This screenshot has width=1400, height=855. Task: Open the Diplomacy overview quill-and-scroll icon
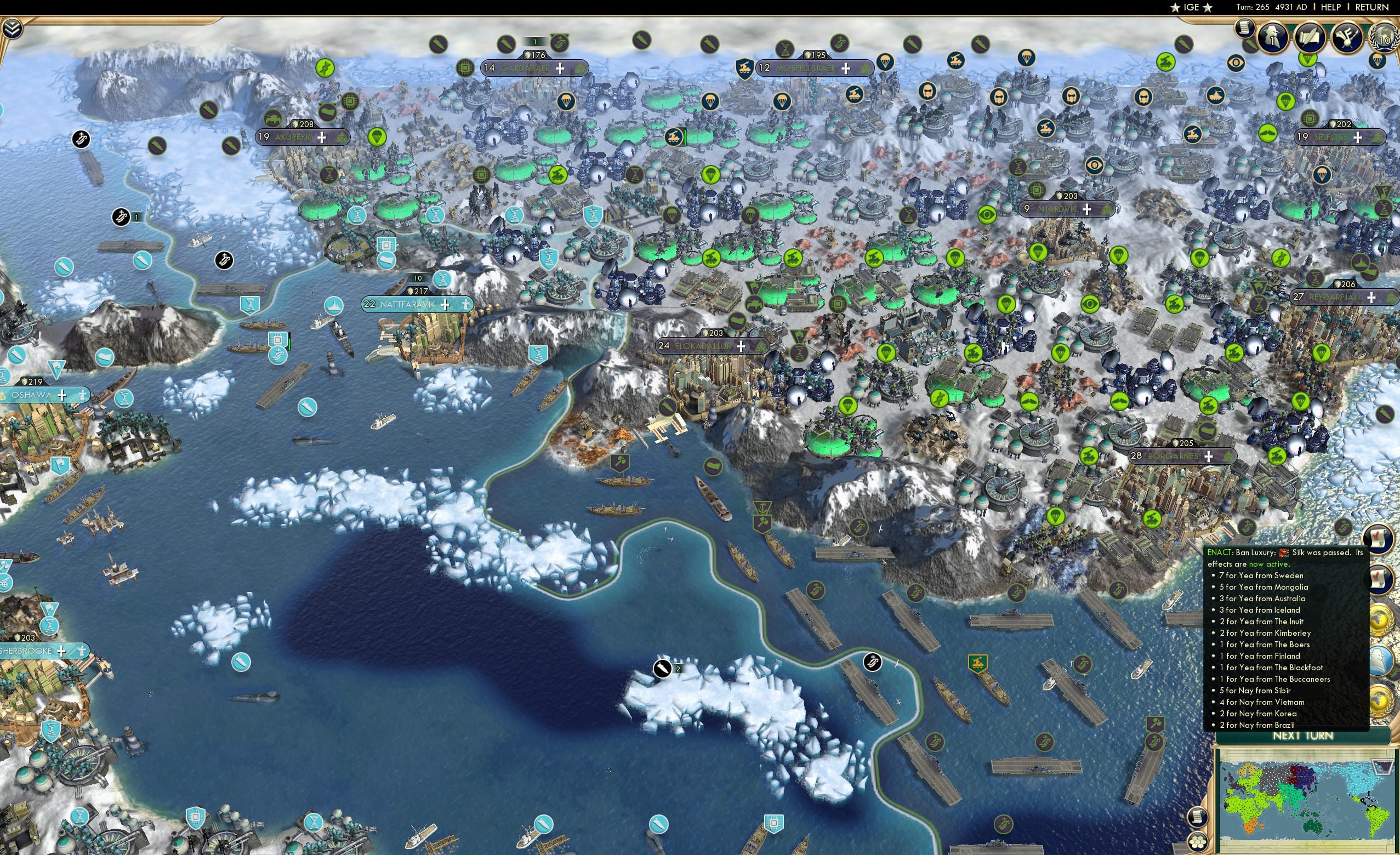pyautogui.click(x=1310, y=37)
